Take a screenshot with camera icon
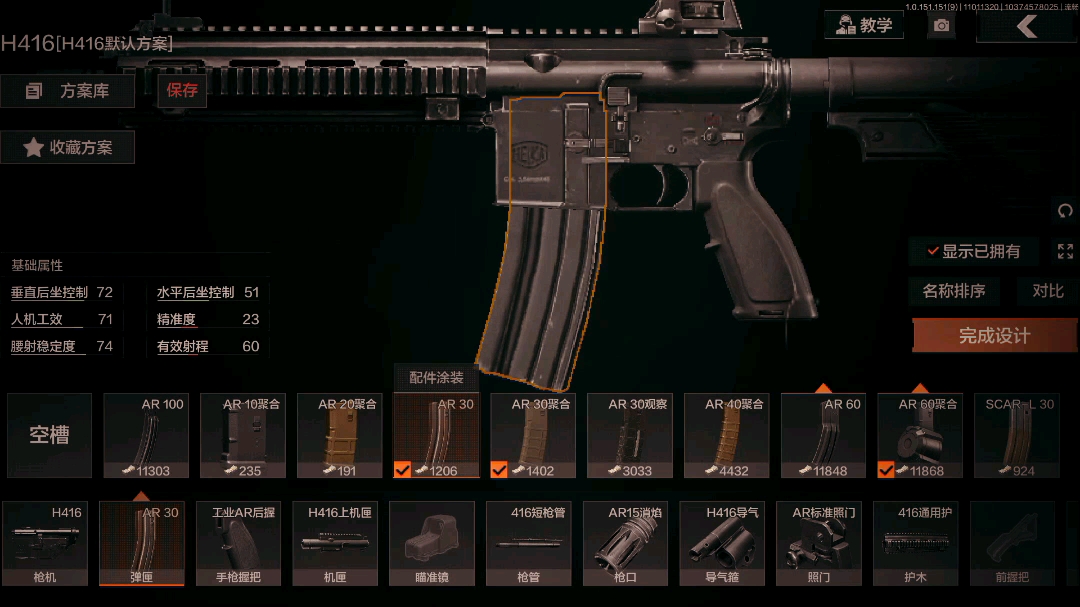1080x607 pixels. click(941, 26)
